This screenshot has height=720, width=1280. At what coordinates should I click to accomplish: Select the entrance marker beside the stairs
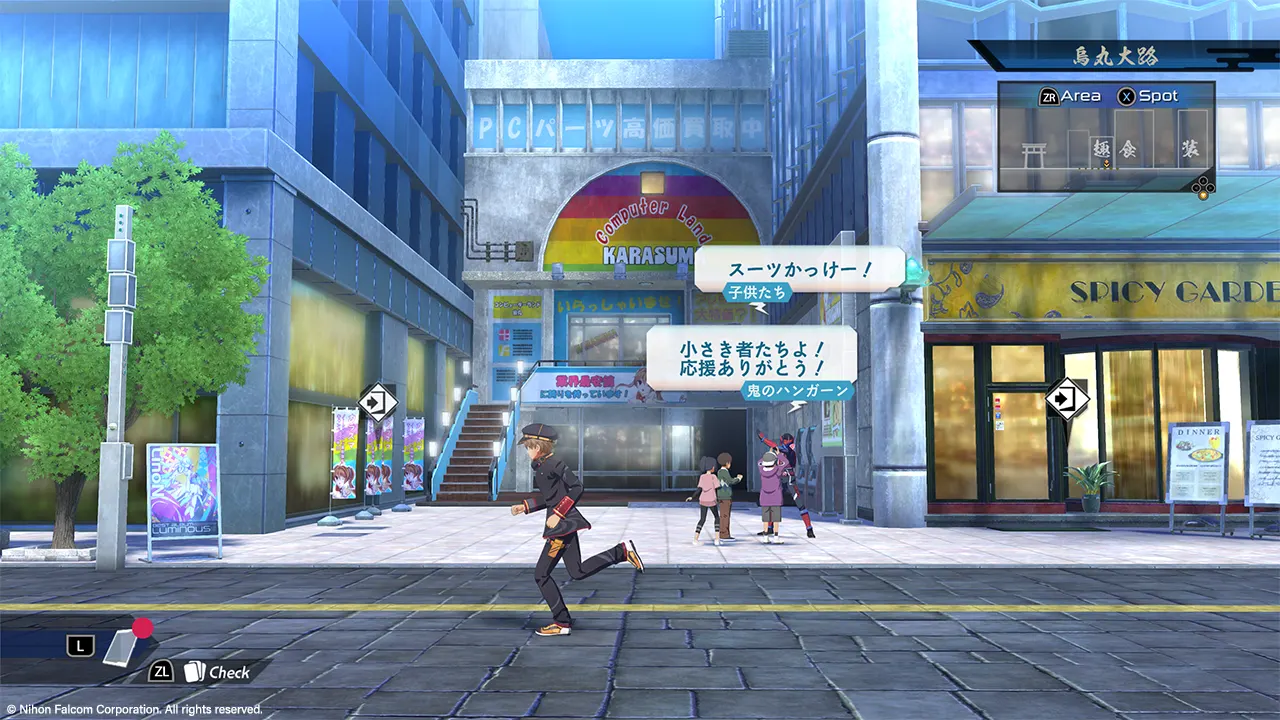click(377, 402)
